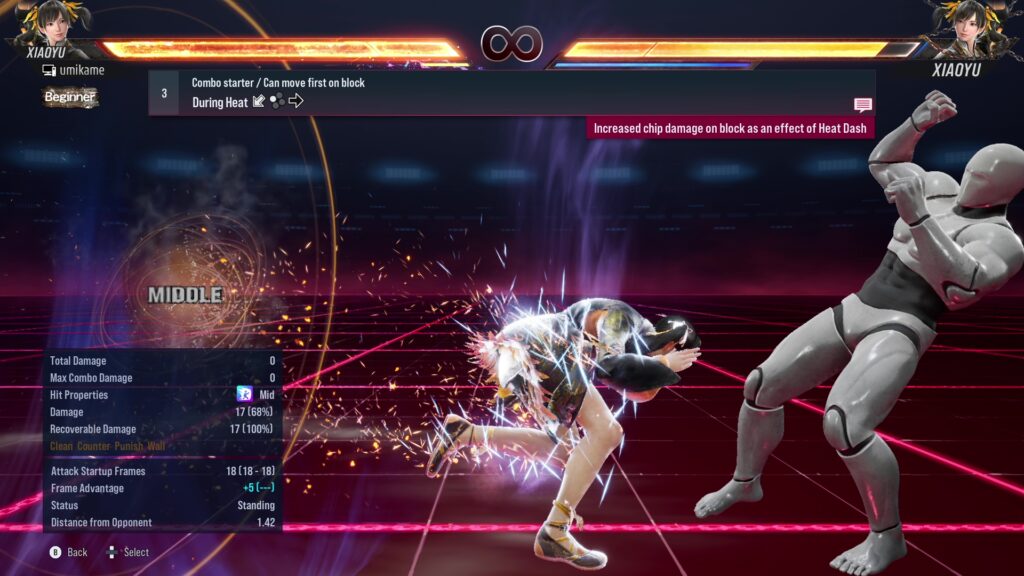
Task: Open the pink speech bubble comment icon
Action: (863, 105)
